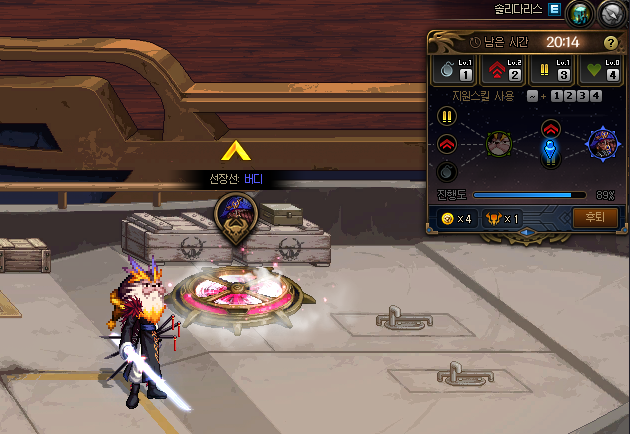
Task: Select the cat-face node on route map
Action: [499, 143]
